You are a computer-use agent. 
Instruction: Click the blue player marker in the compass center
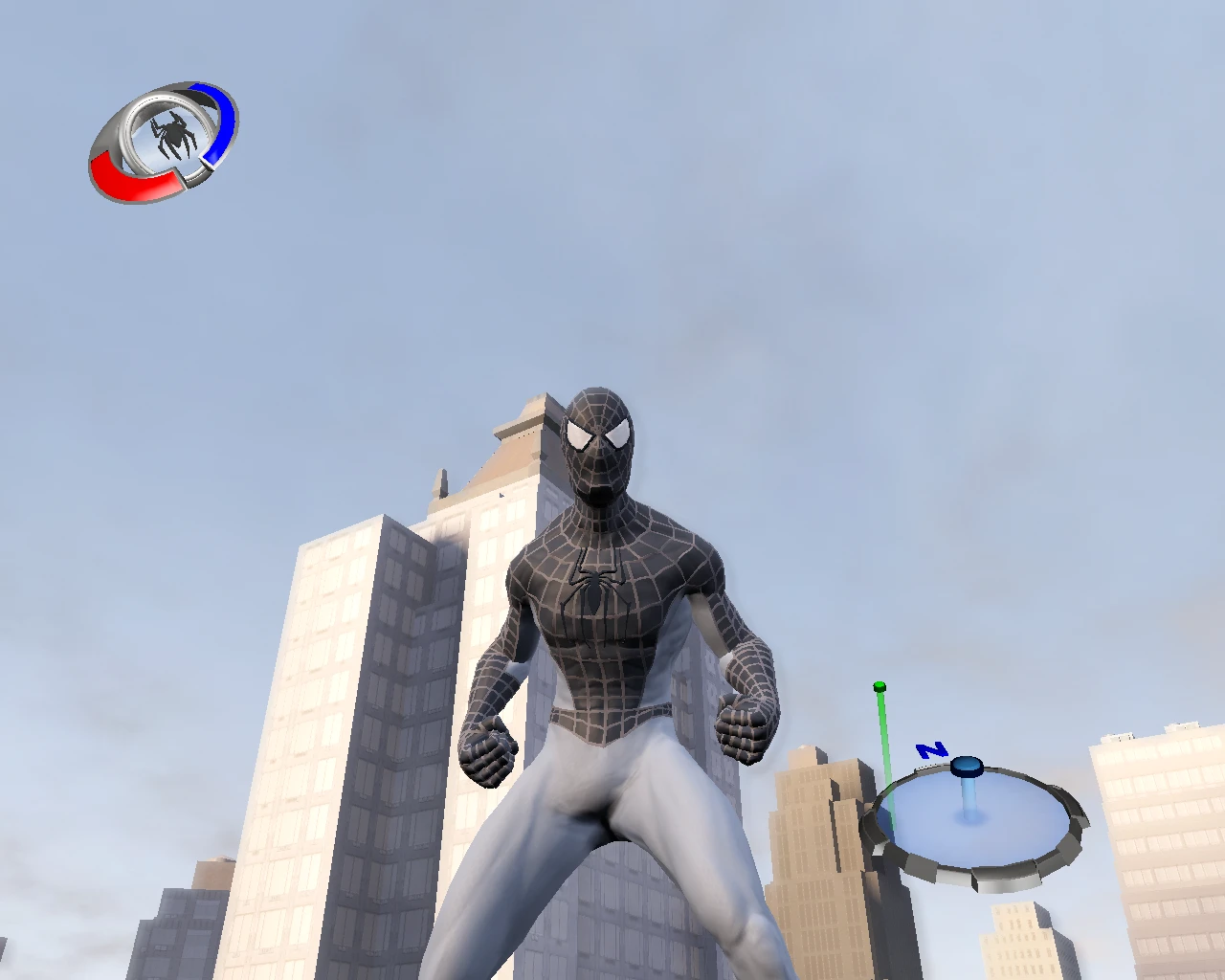pyautogui.click(x=969, y=766)
